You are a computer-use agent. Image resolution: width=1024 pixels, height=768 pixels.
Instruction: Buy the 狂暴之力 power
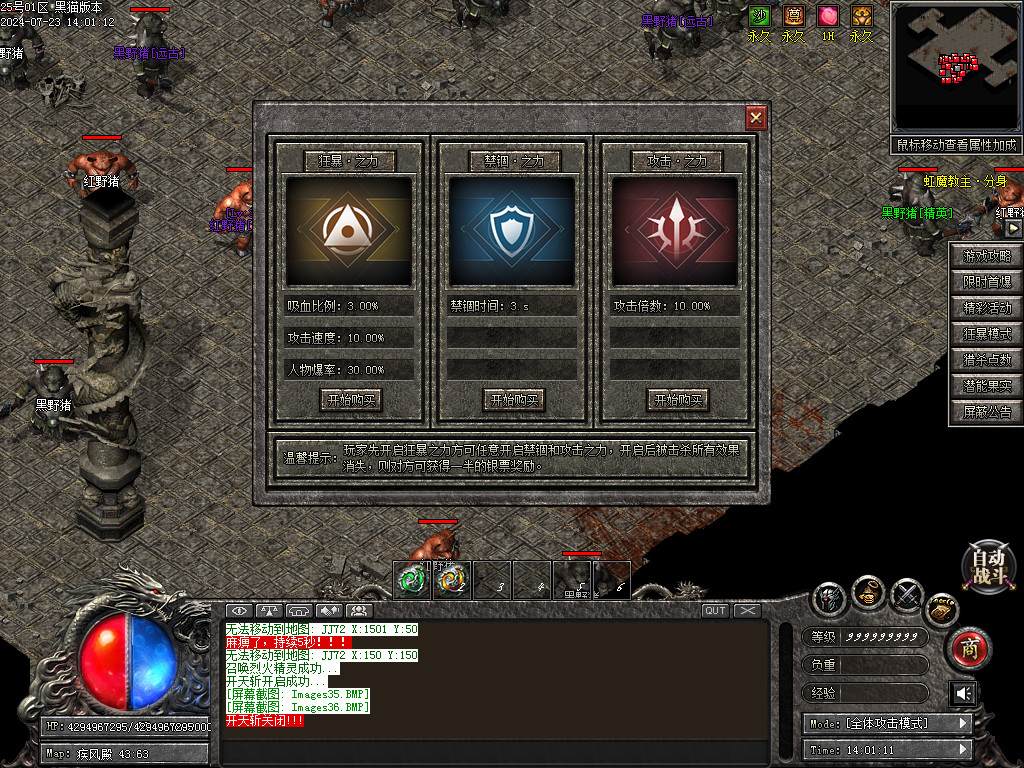350,400
